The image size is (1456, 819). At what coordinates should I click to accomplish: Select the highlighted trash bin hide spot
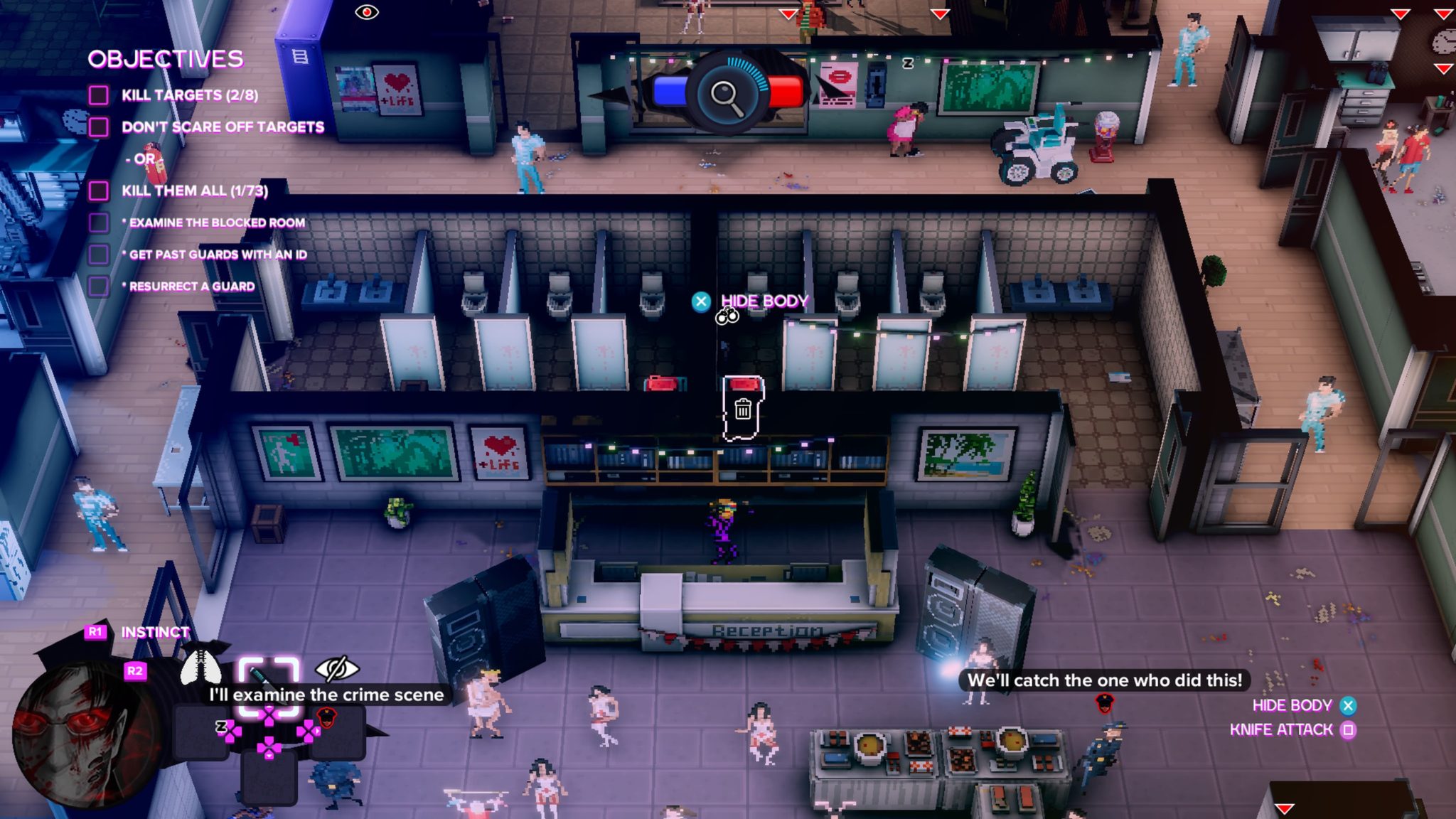(743, 408)
